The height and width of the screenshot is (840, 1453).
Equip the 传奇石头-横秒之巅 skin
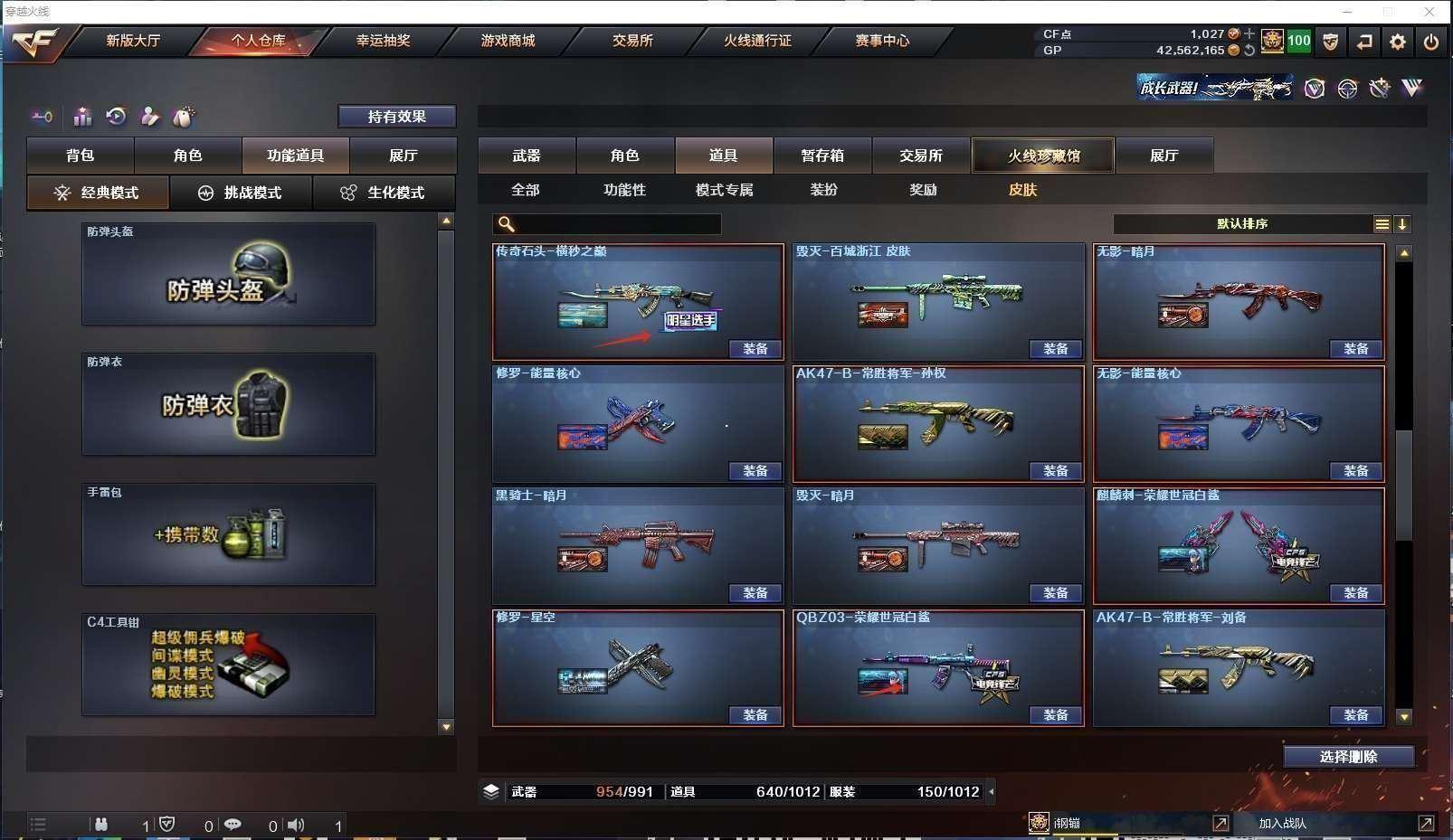click(755, 349)
